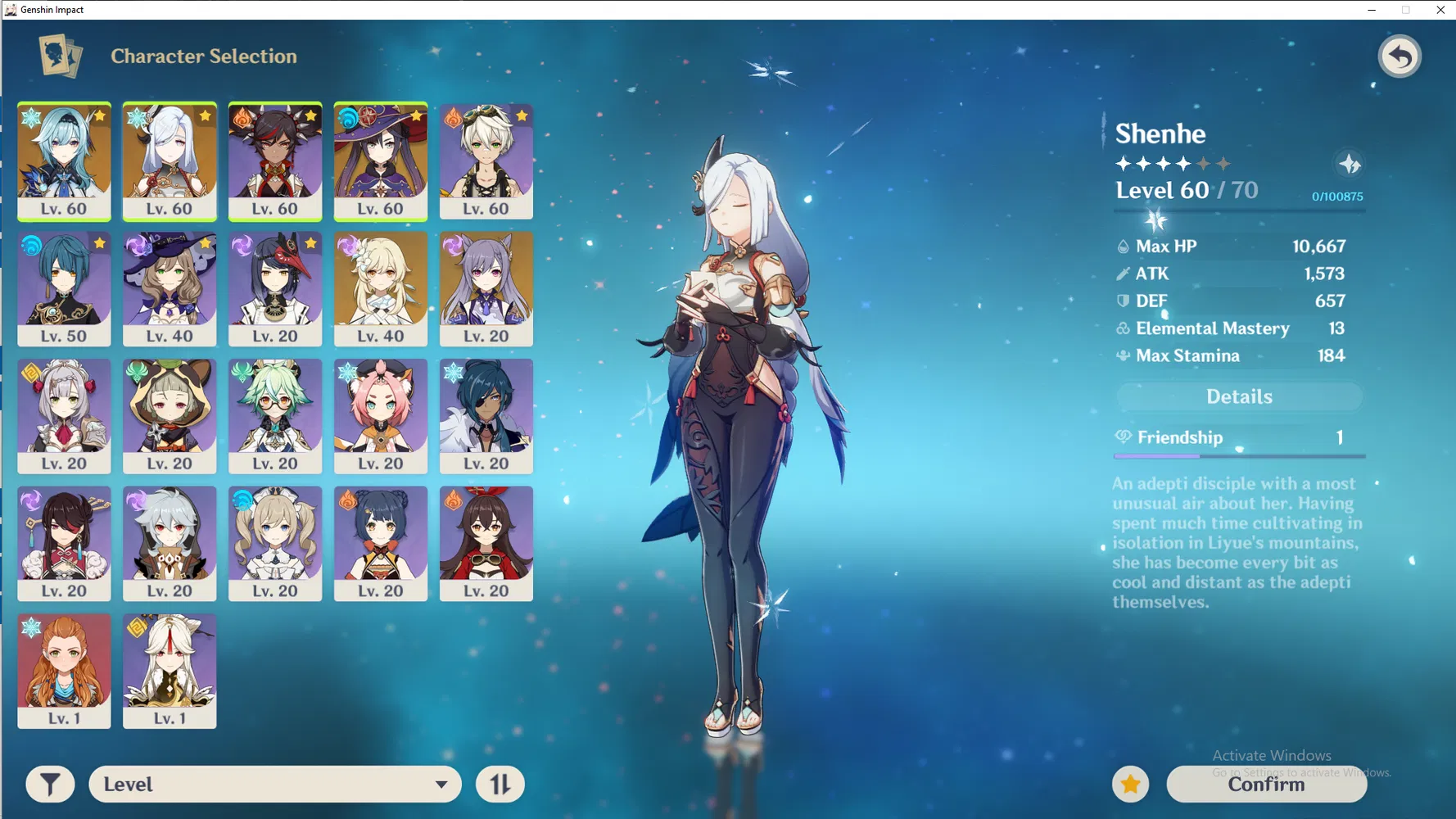This screenshot has height=819, width=1456.
Task: Click the ascension sparkle icon near Shenhe's stars
Action: [1351, 163]
